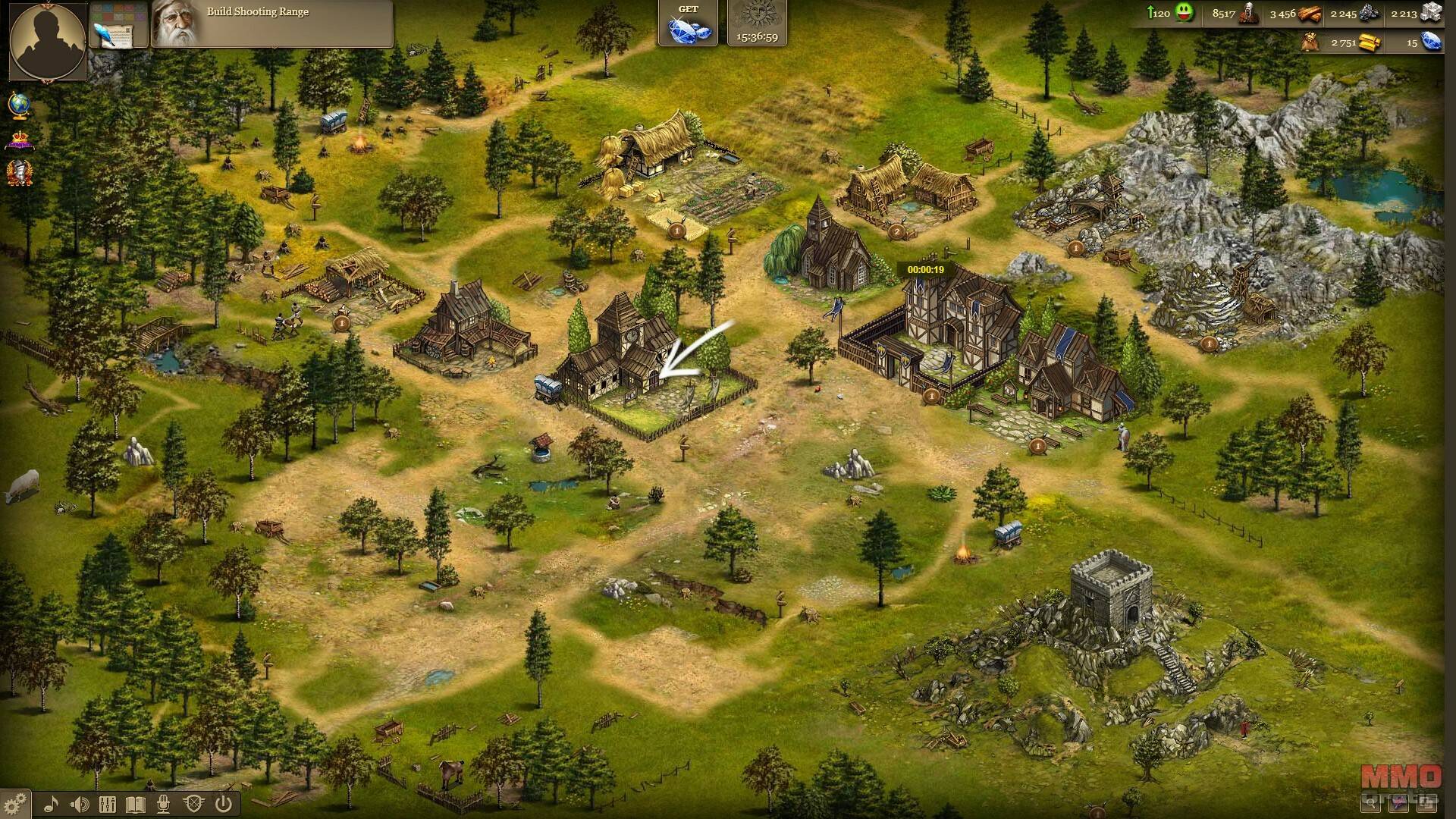Screen dimensions: 1456x819
Task: Select the gold bars resource icon
Action: coord(1369,42)
